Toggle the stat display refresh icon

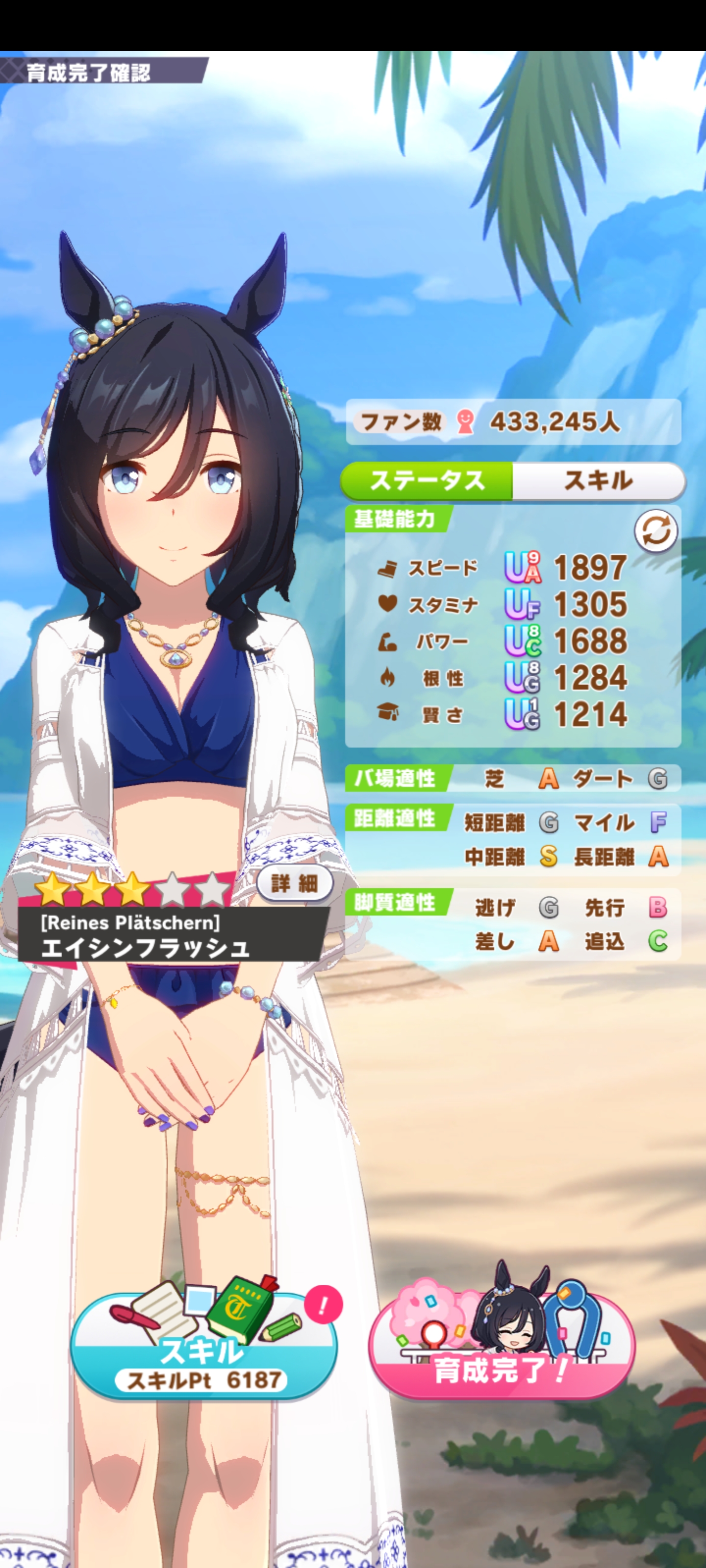[x=656, y=531]
